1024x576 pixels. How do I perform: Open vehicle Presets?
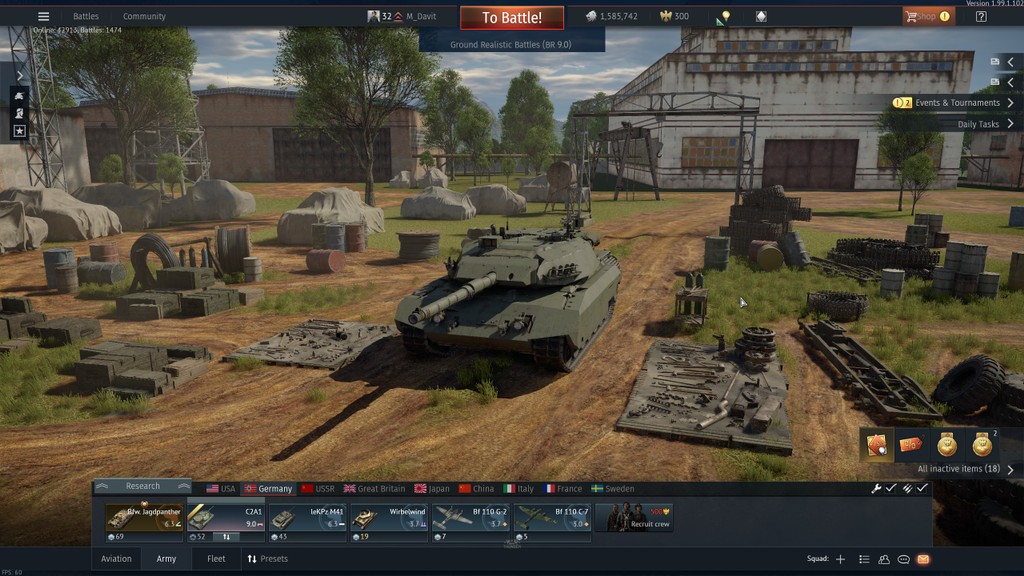(x=268, y=559)
